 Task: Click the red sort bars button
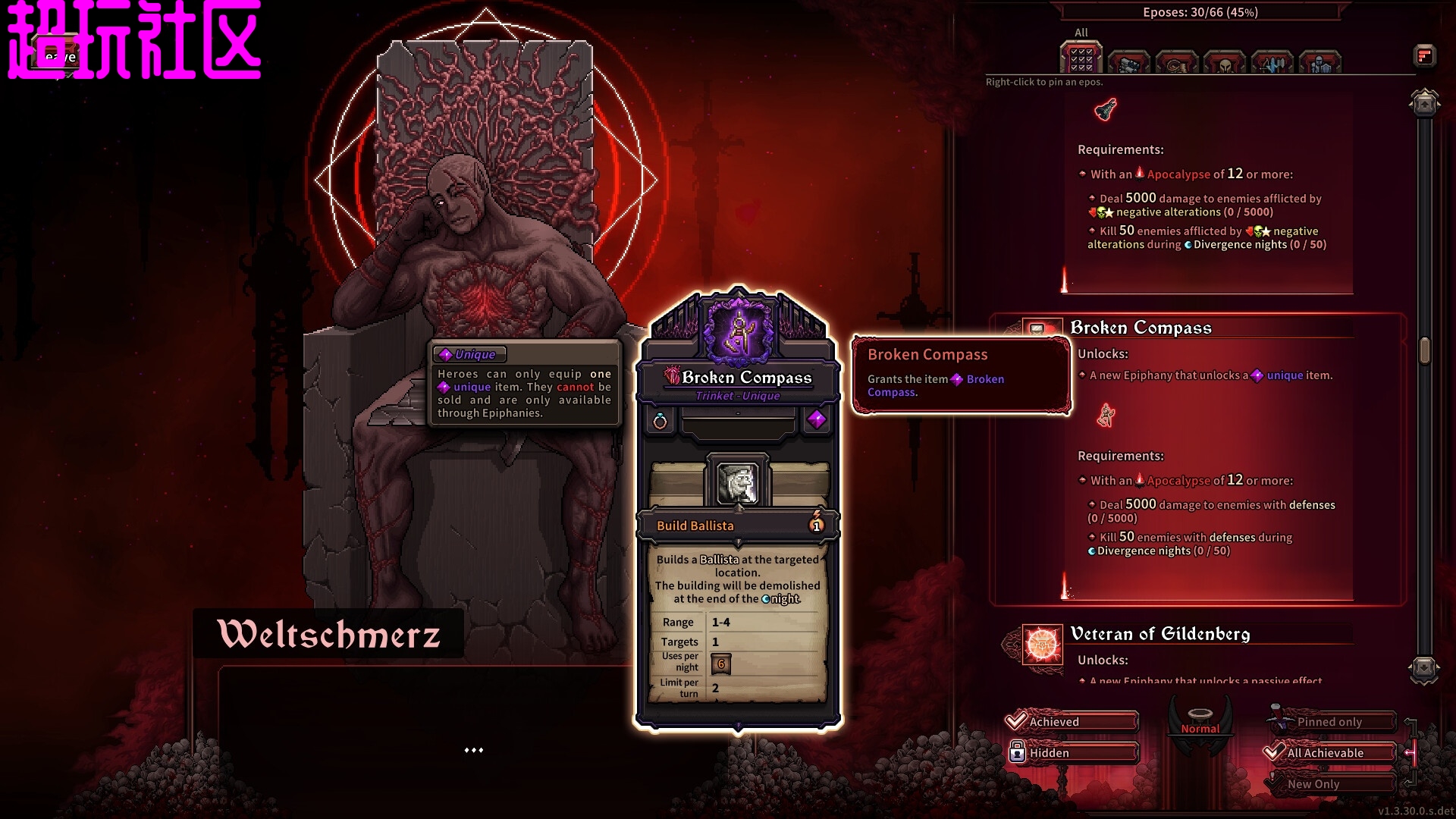pos(1424,55)
